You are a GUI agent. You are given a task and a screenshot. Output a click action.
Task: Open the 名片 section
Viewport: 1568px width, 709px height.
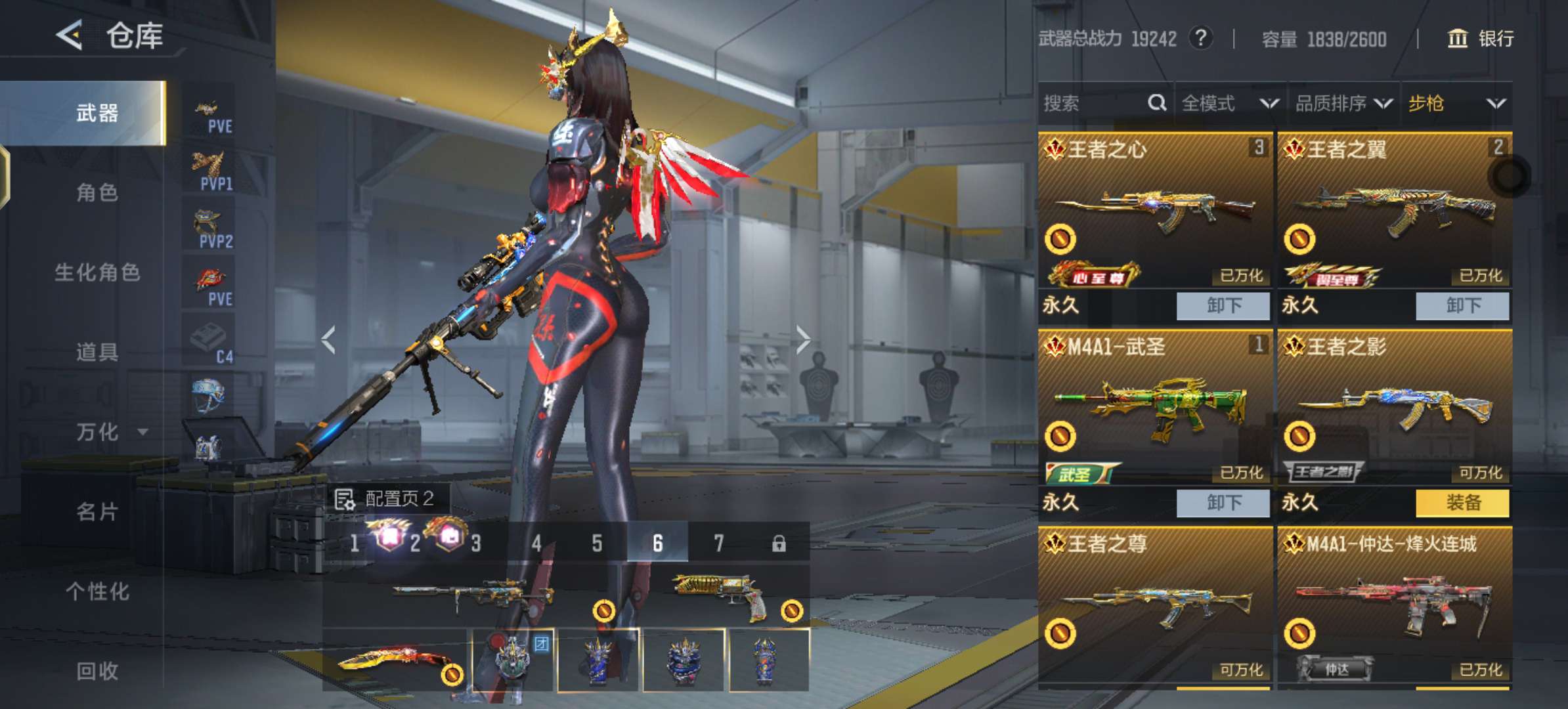coord(97,511)
